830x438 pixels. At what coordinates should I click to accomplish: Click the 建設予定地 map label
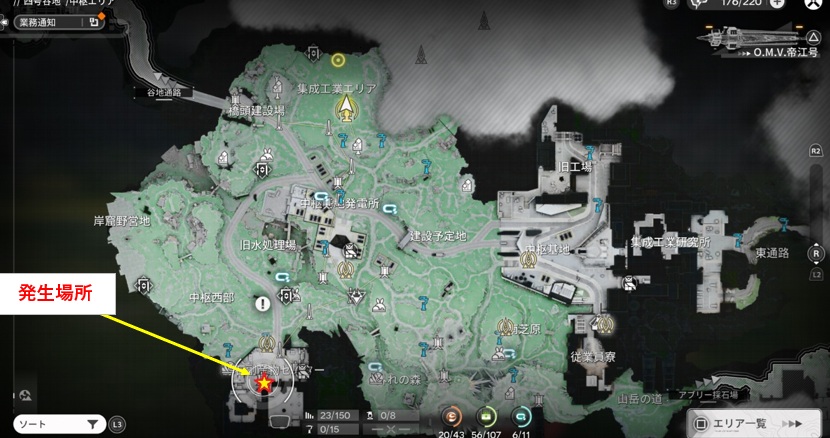pyautogui.click(x=437, y=236)
